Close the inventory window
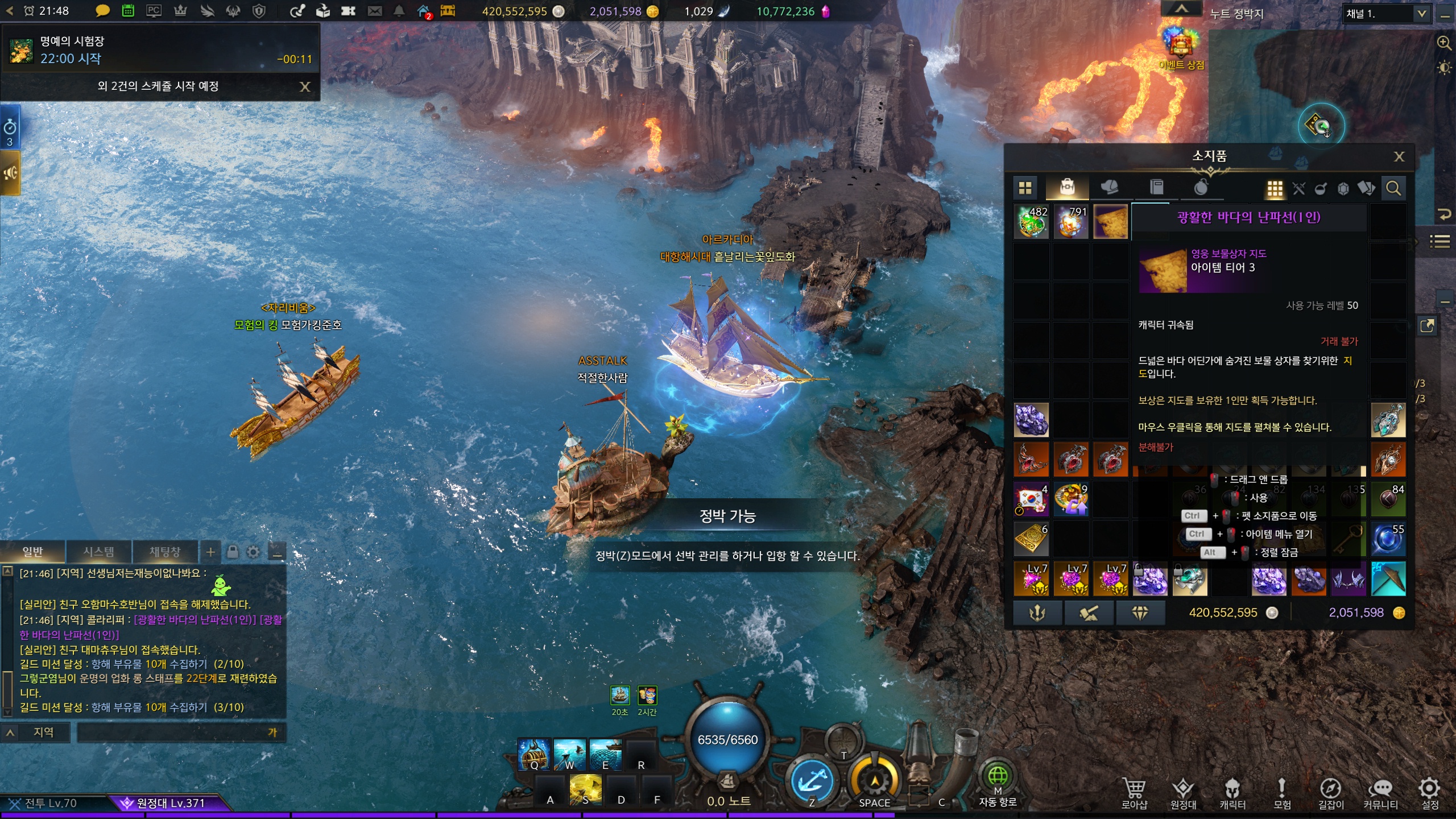 (x=1399, y=156)
